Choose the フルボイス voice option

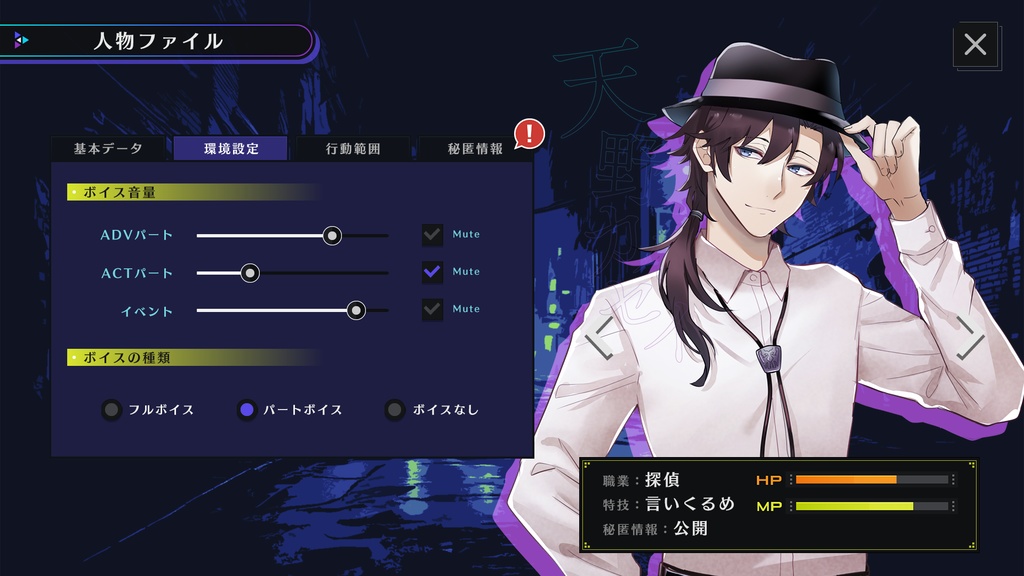point(111,409)
